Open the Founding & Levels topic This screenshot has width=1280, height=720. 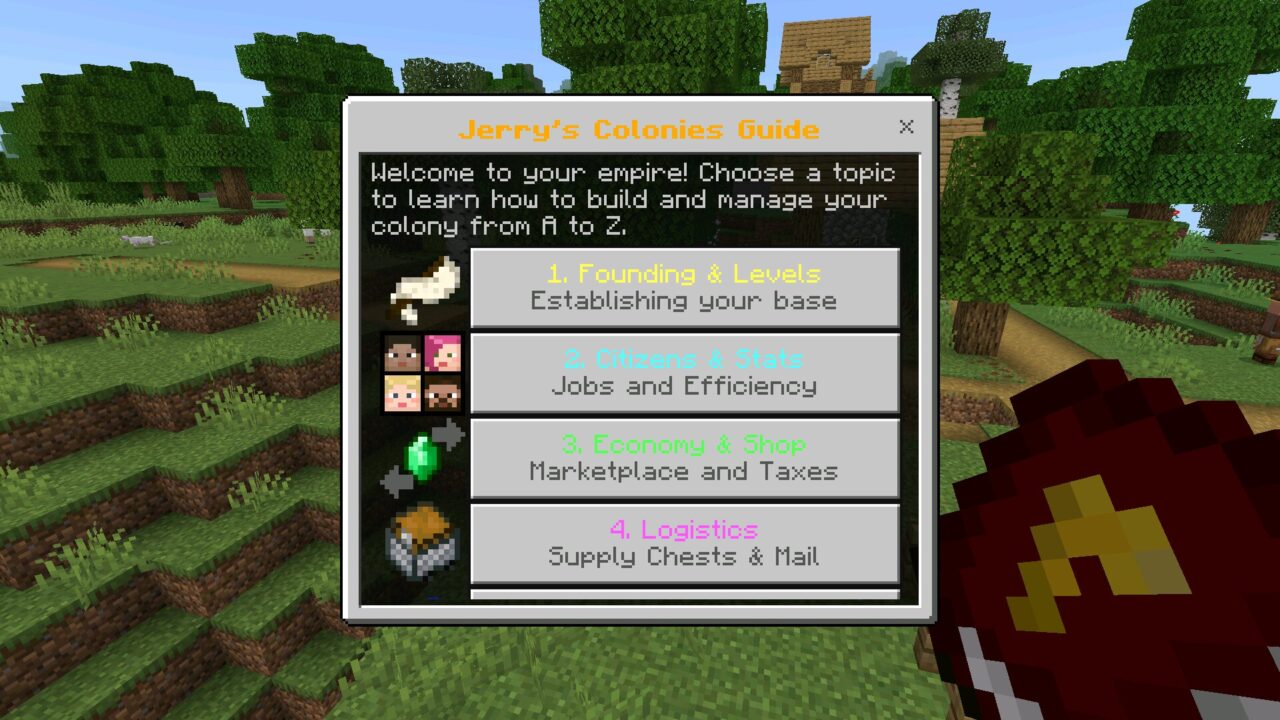click(x=684, y=287)
